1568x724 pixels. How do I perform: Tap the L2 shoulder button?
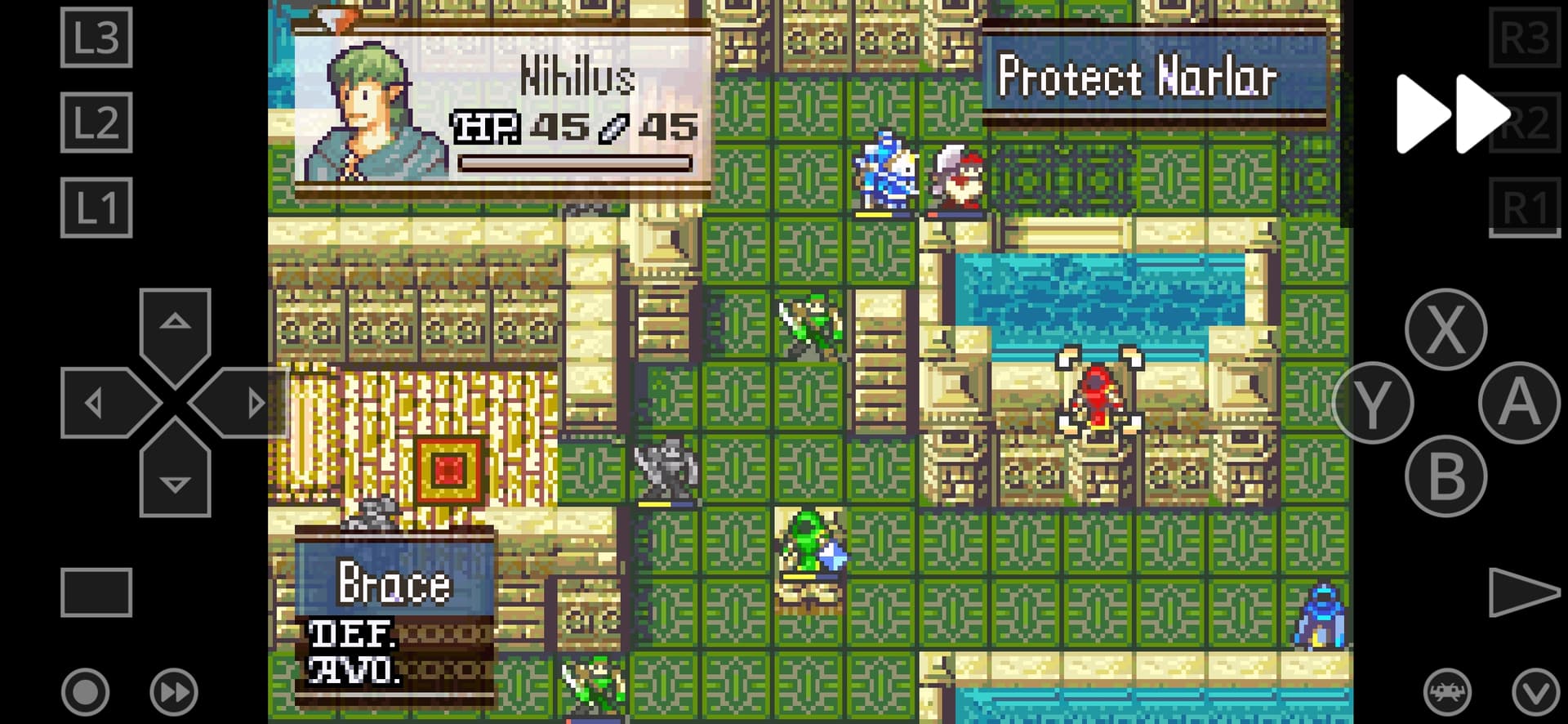(x=96, y=123)
